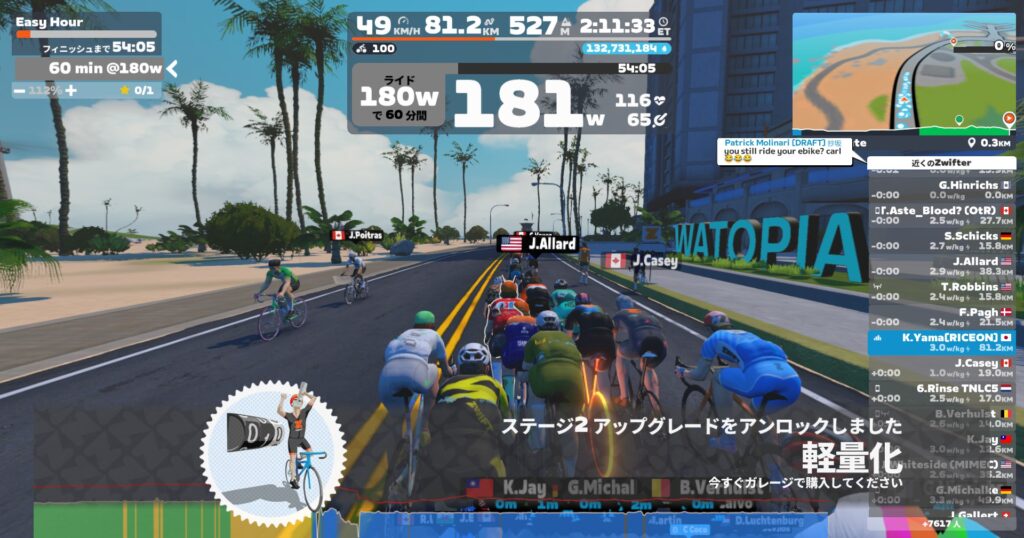The height and width of the screenshot is (538, 1024).
Task: Select the 60 min @180w workout block
Action: 104,68
